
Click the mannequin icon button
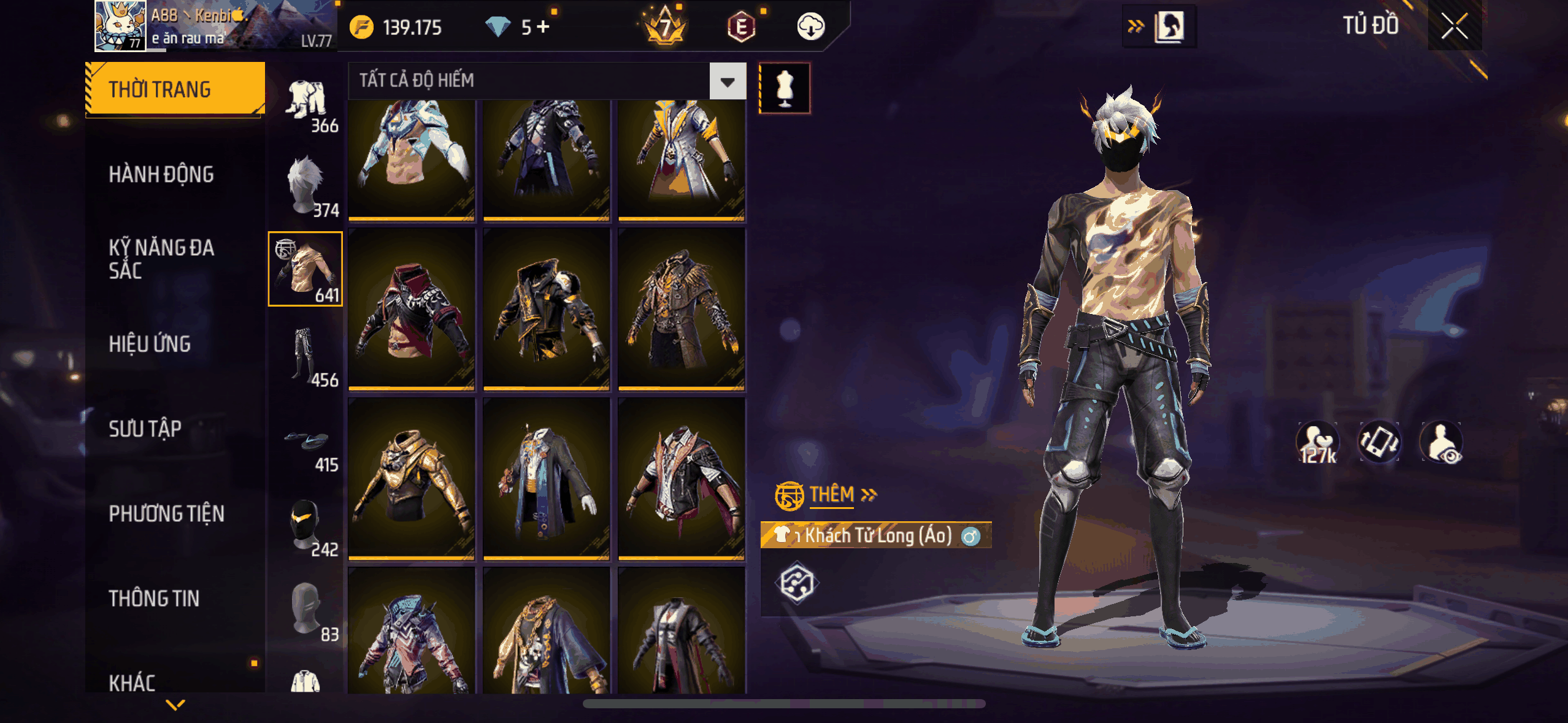click(785, 88)
